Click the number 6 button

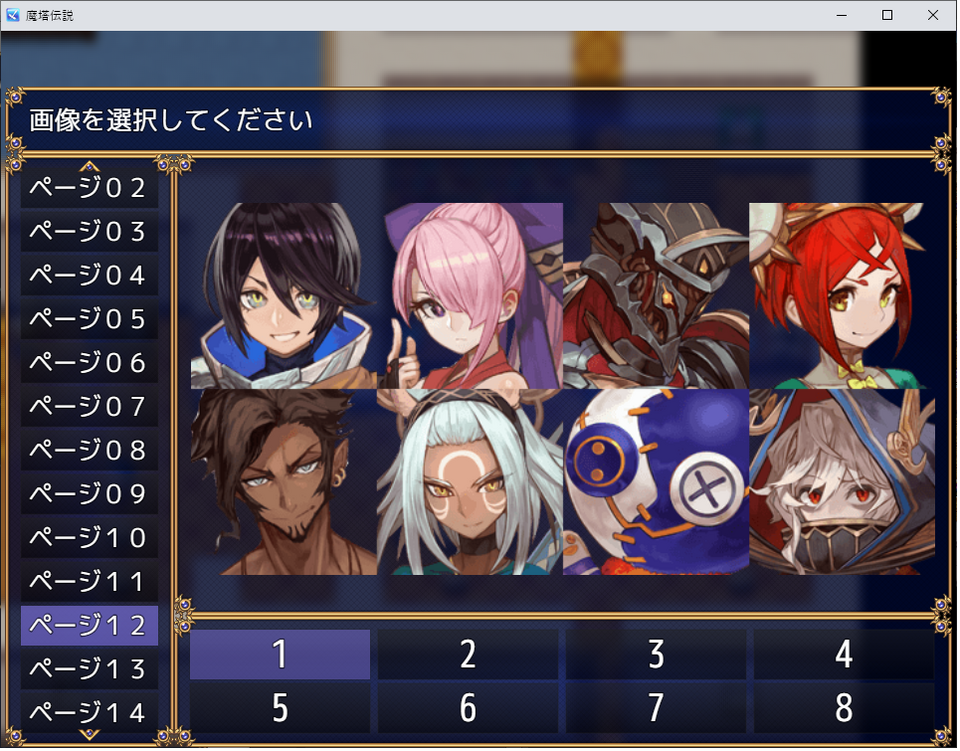point(467,708)
